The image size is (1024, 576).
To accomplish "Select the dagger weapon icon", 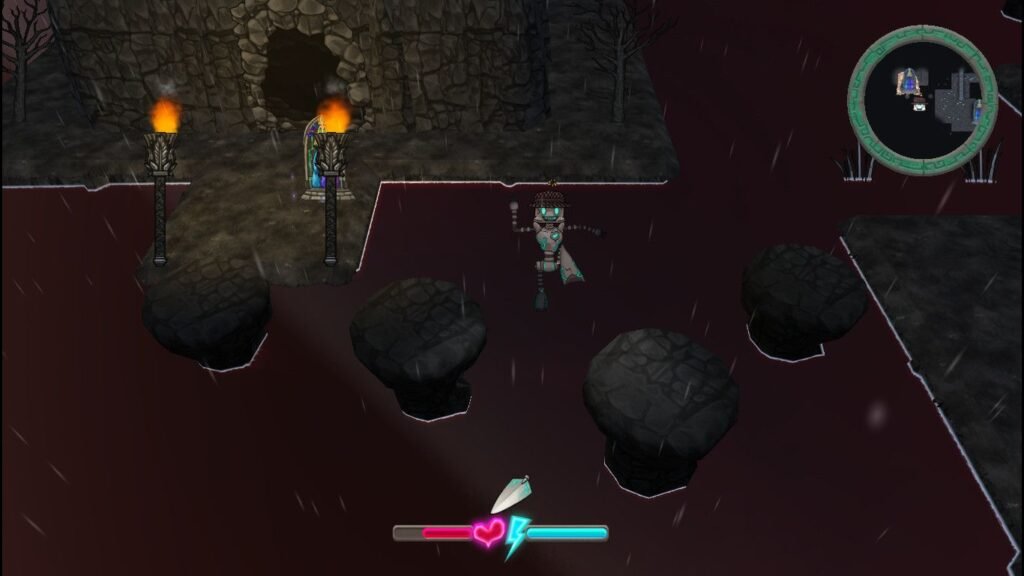I will click(x=511, y=494).
